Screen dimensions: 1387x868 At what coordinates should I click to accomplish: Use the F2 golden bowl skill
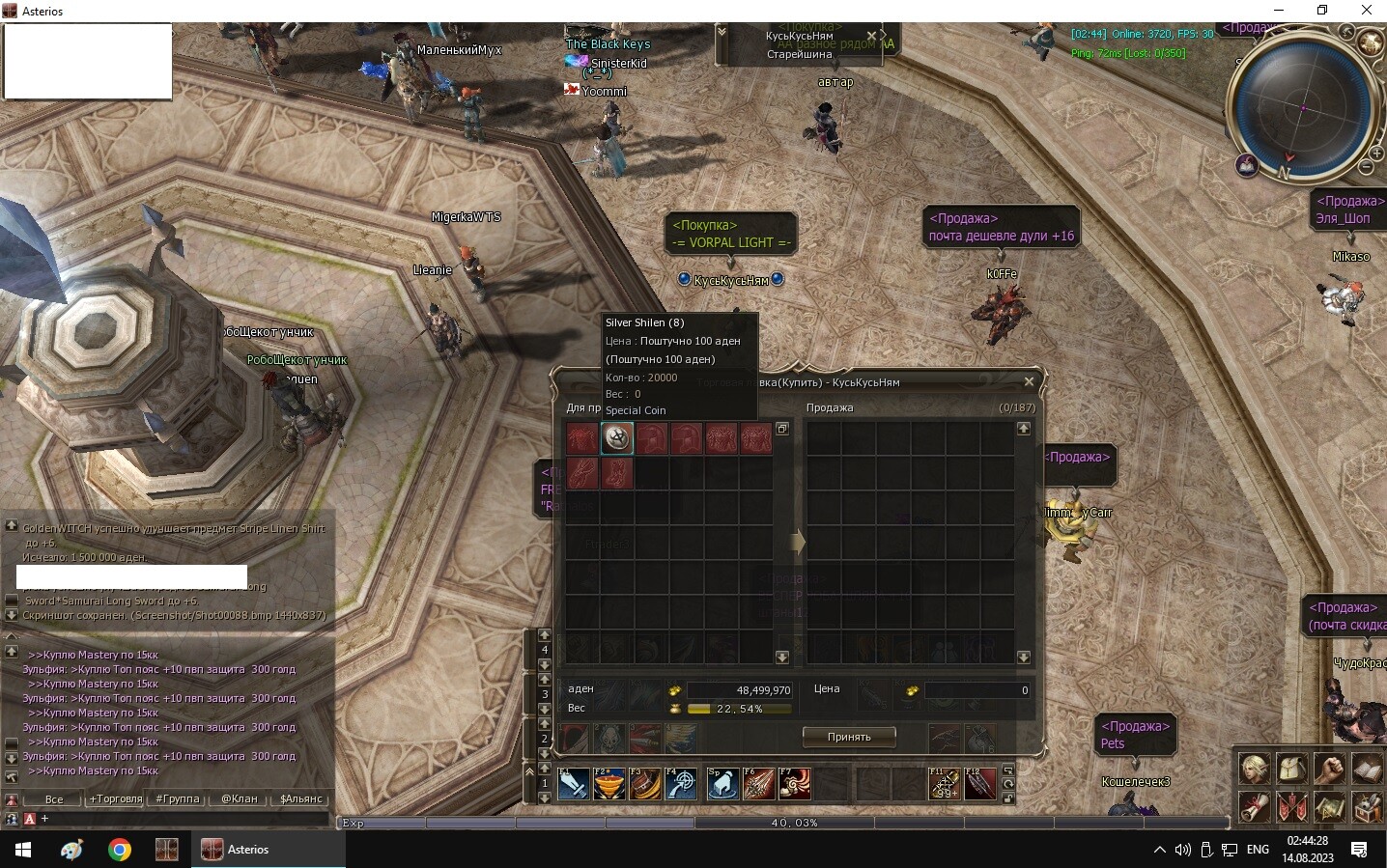coord(609,784)
